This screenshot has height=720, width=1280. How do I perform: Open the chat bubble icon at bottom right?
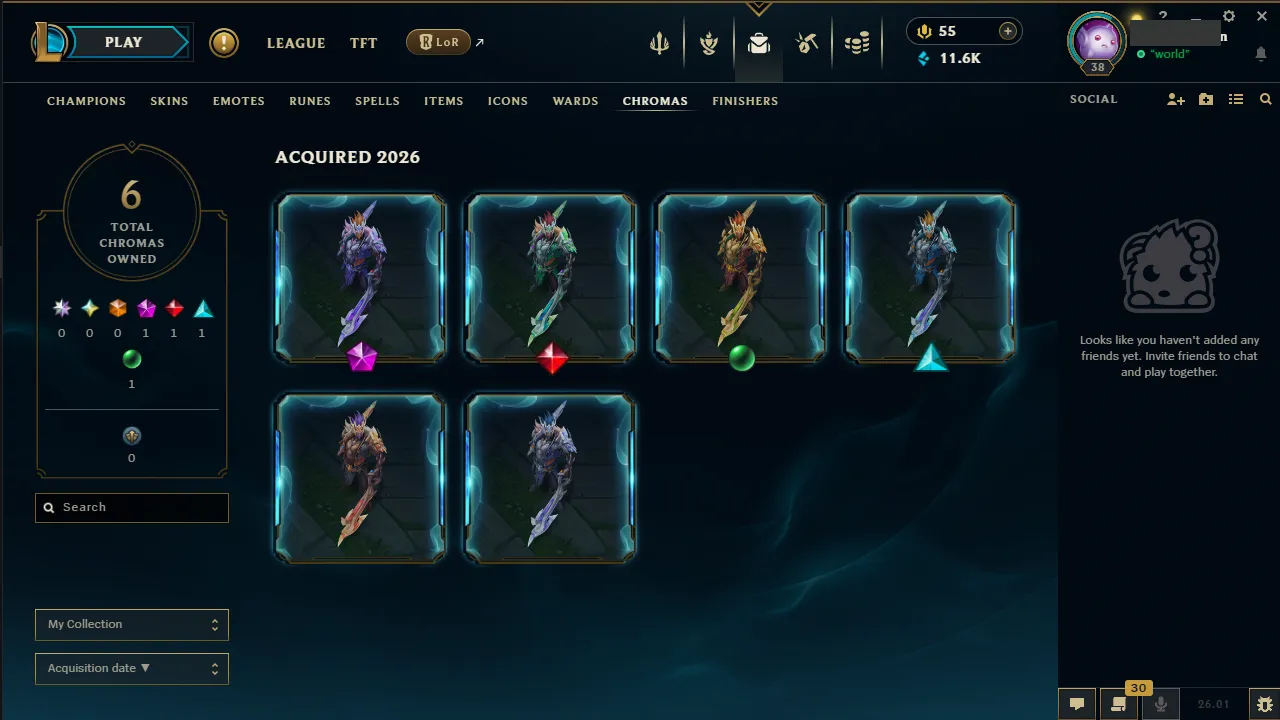[x=1076, y=703]
